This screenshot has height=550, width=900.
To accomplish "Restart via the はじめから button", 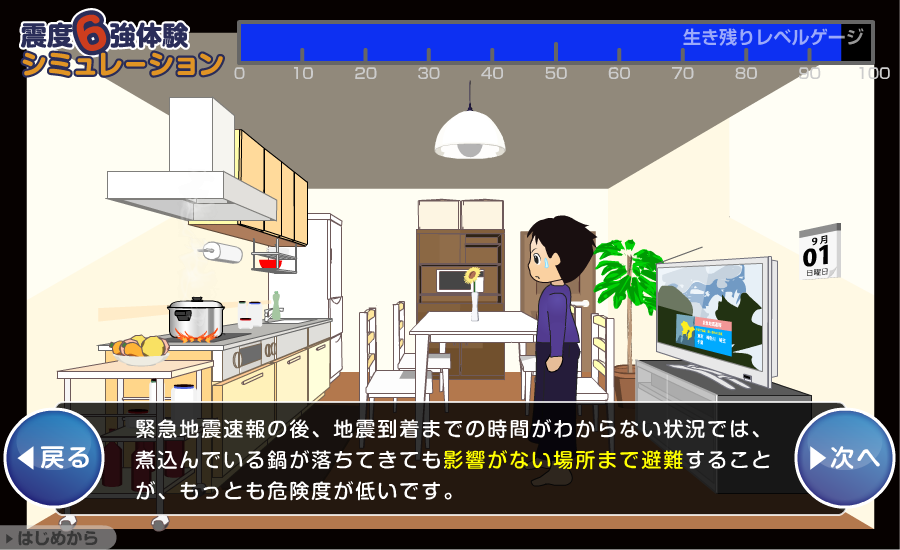I will 58,538.
